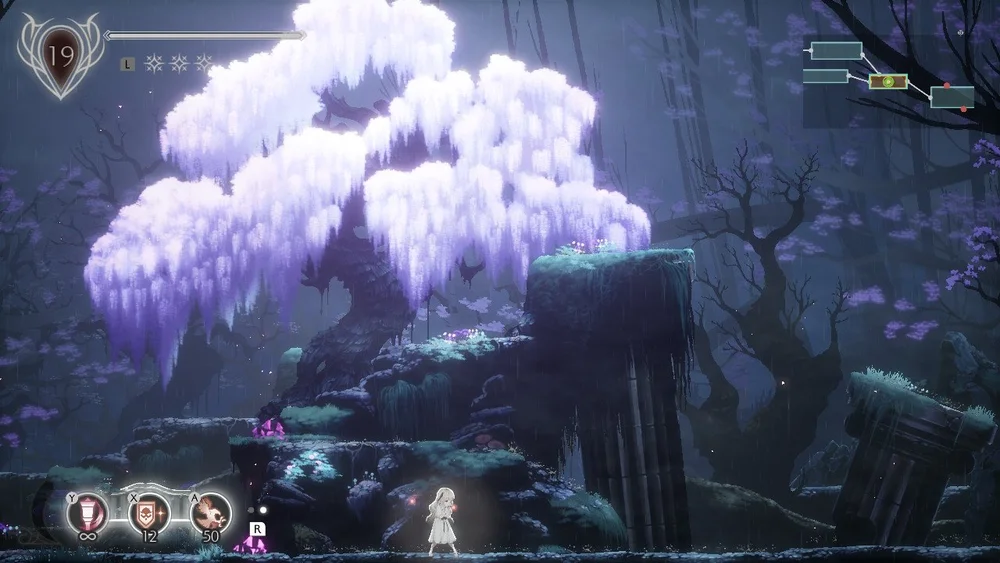Click the highlighted current room on the minimap
Screen dimensions: 1000x563
click(887, 81)
